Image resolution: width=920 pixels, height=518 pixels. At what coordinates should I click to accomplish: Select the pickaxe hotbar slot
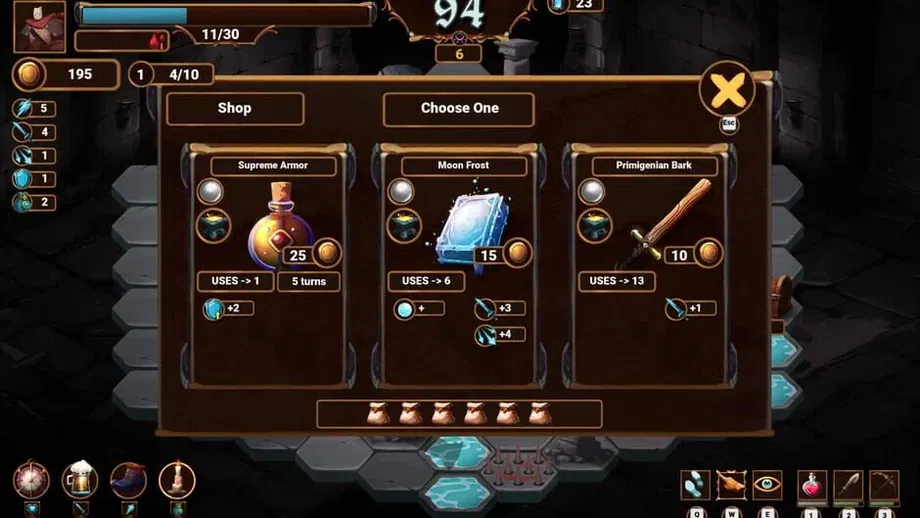(x=884, y=484)
